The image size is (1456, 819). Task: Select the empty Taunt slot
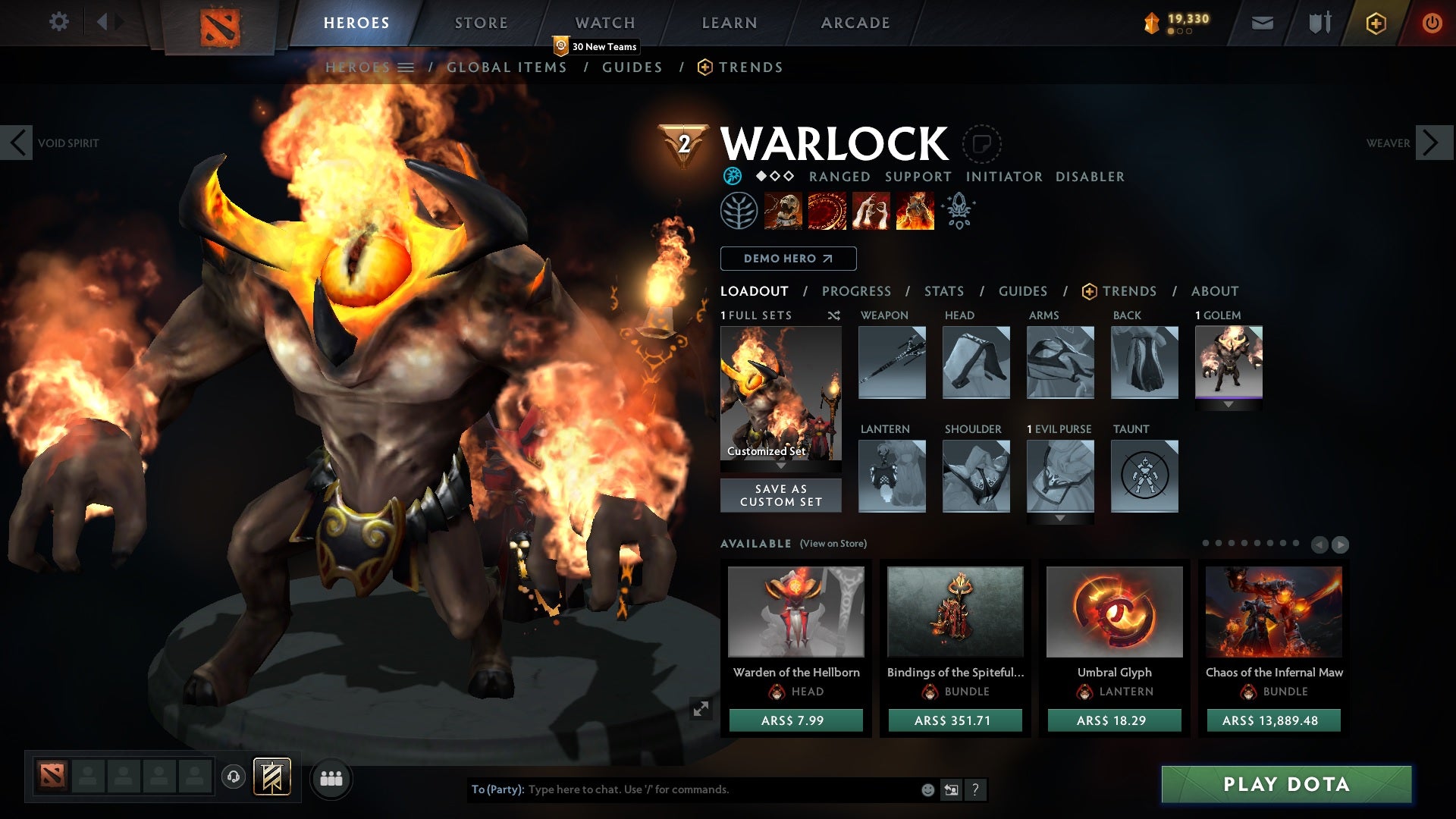pyautogui.click(x=1144, y=476)
